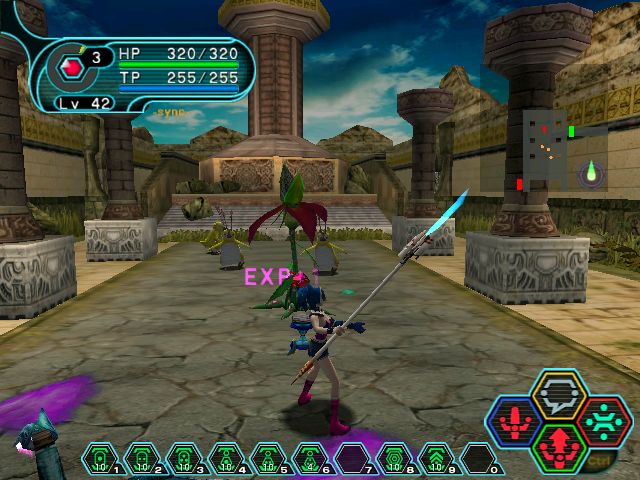The image size is (640, 480).
Task: Use the double-arrow icon in slot 9
Action: (x=436, y=459)
